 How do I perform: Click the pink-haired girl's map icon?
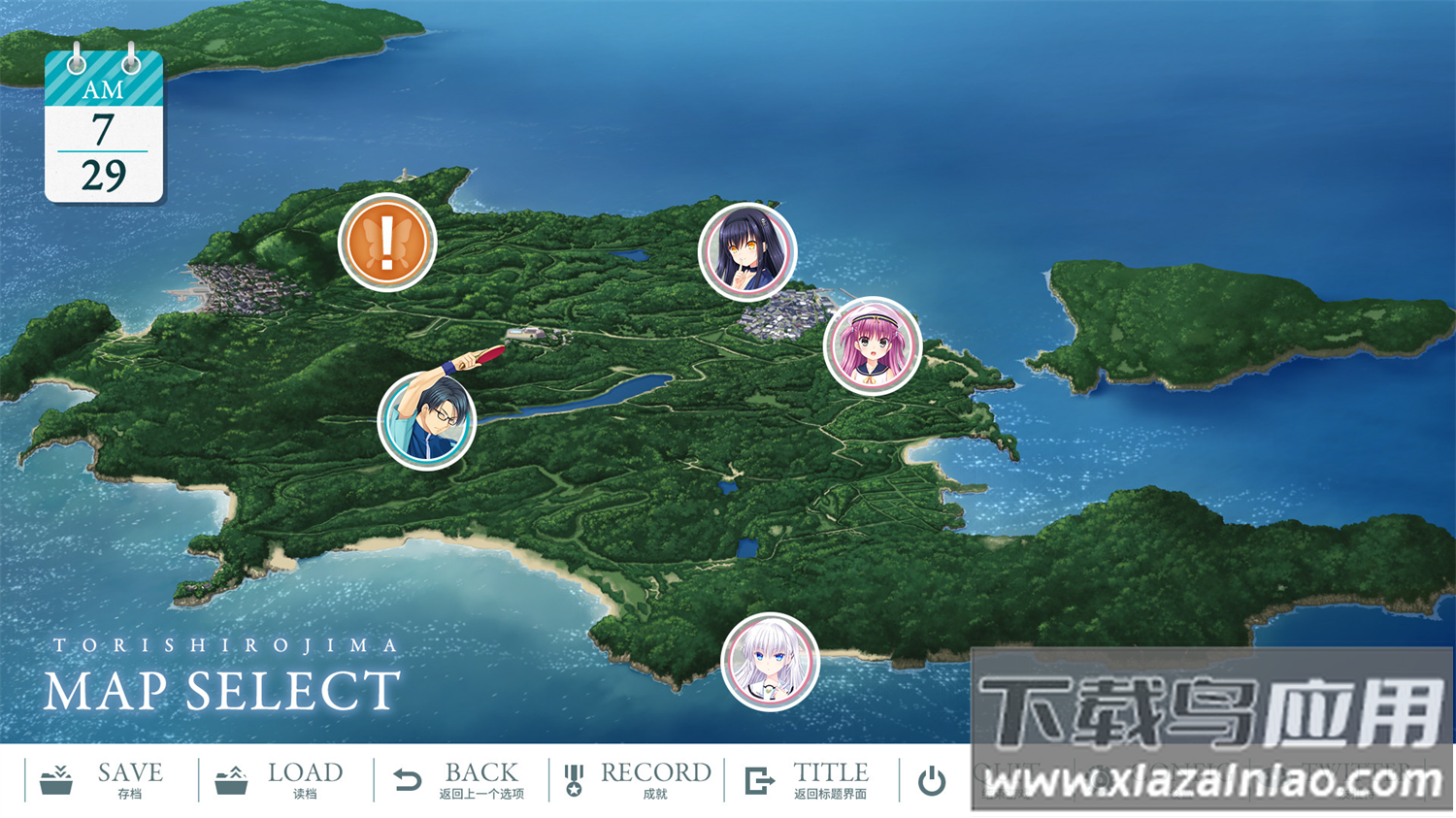point(871,351)
